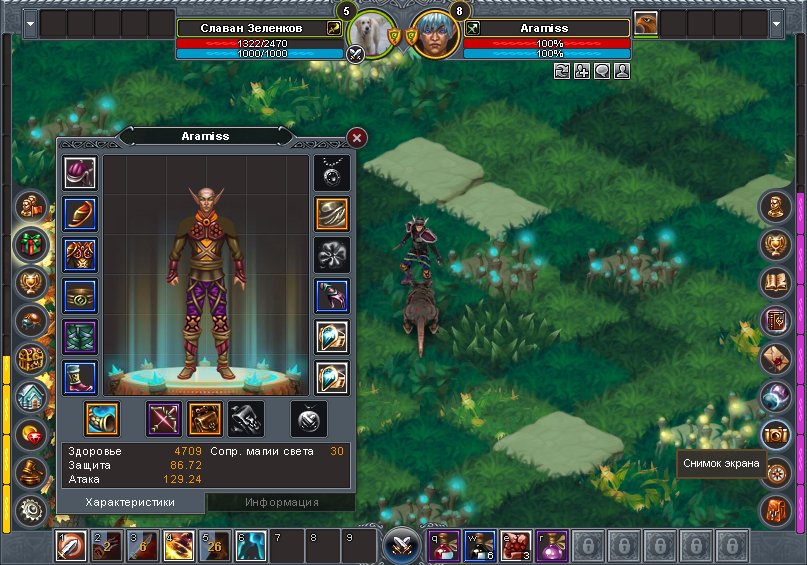Use the pink potion in slot r
The width and height of the screenshot is (807, 565).
point(551,546)
